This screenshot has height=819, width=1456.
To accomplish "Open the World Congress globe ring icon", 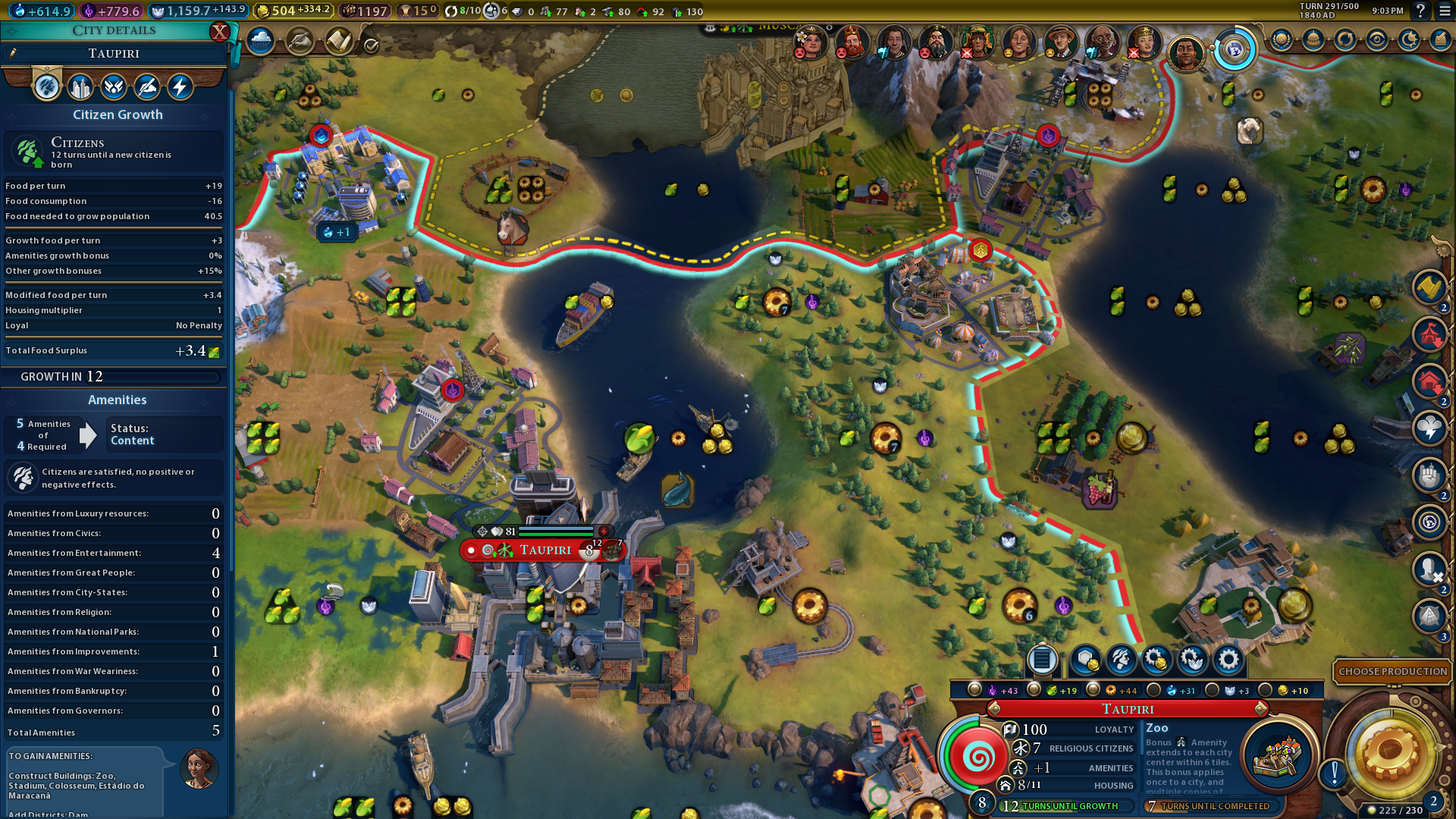I will coord(1234,50).
